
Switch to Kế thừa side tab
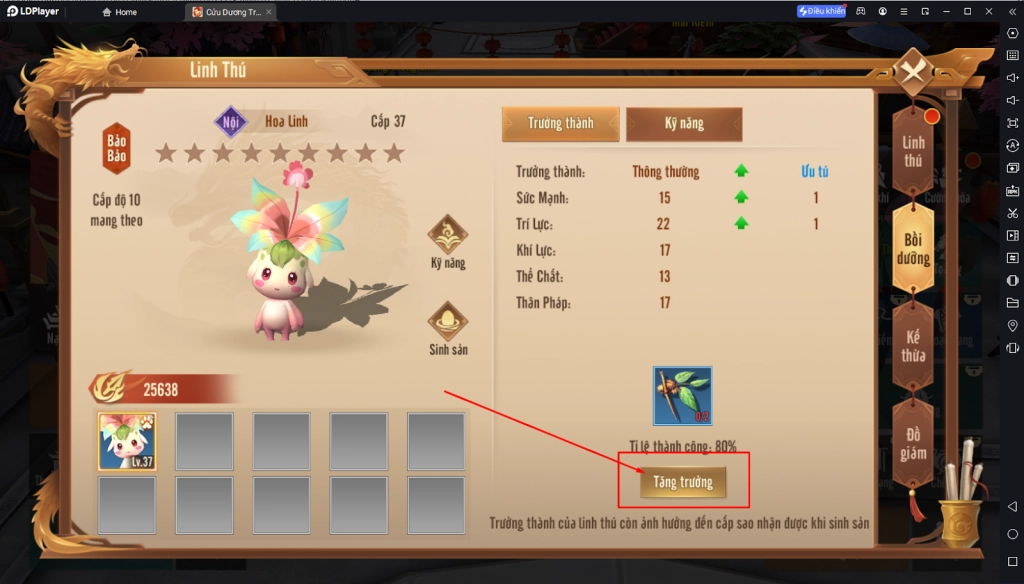[x=913, y=346]
